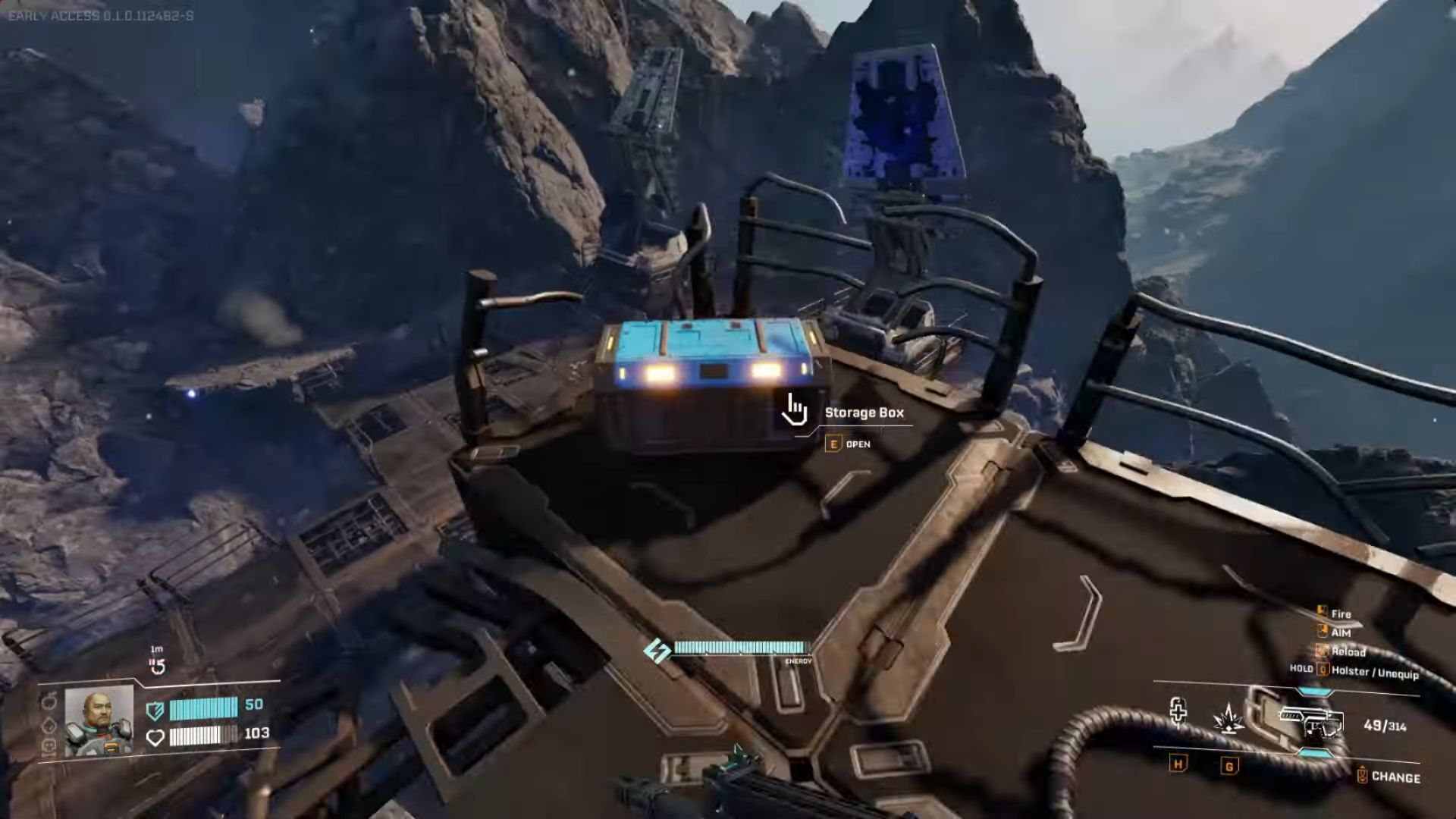This screenshot has height=819, width=1456.
Task: Click the cyan ENERGY bar at screen center
Action: 739,648
